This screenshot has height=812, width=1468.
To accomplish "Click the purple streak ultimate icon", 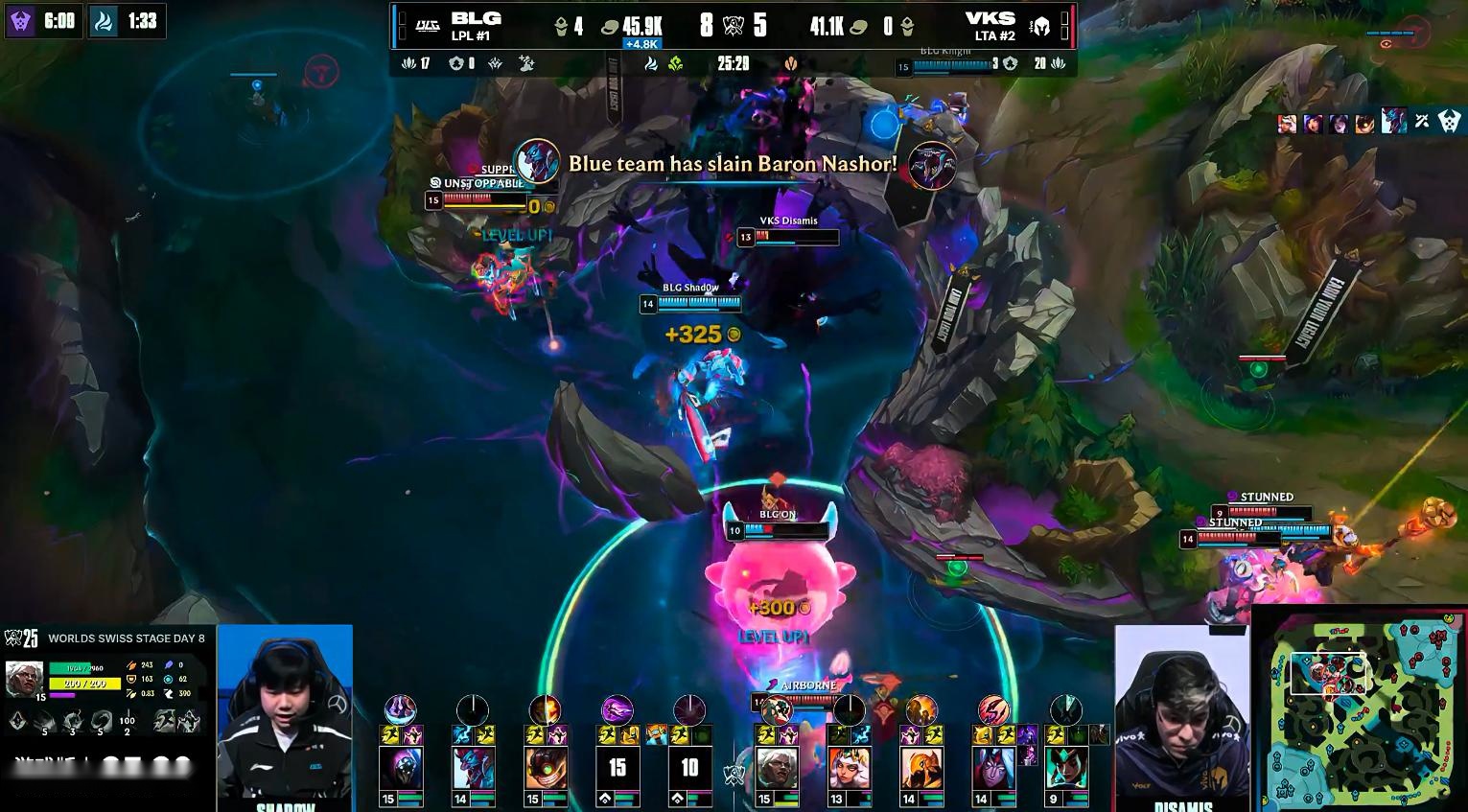I will pyautogui.click(x=617, y=709).
